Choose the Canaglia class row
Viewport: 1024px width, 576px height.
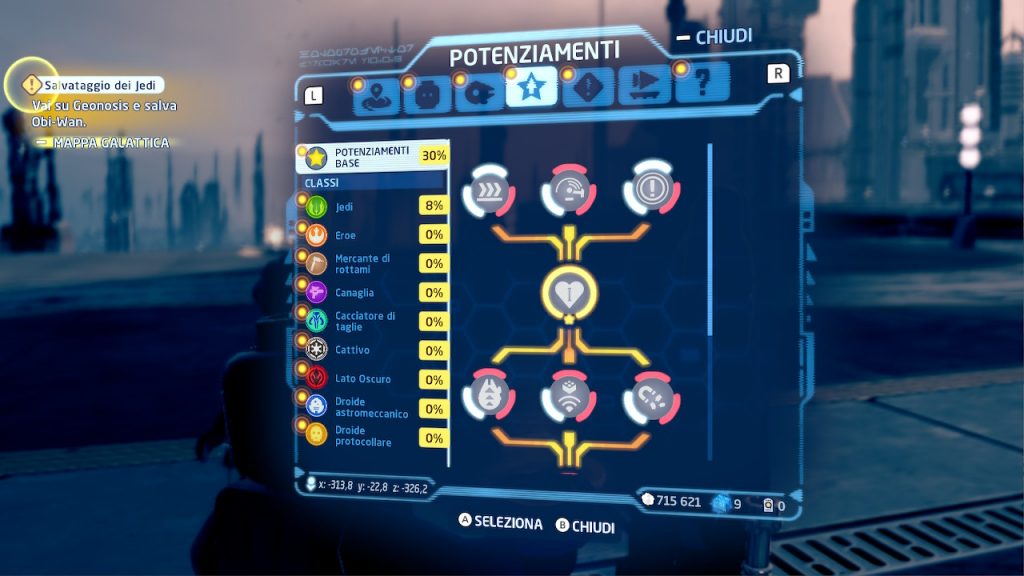point(371,293)
